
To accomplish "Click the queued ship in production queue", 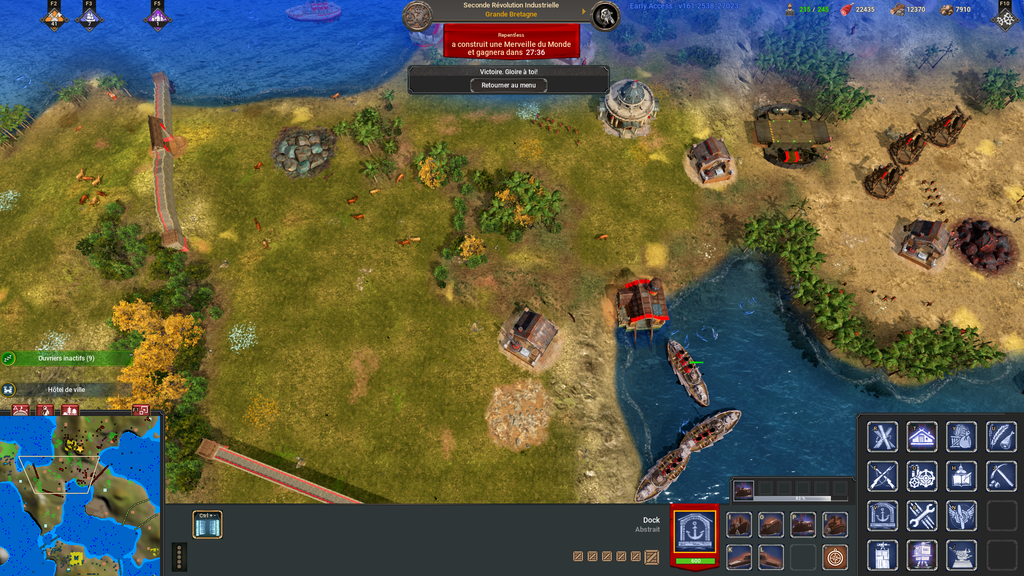I will [743, 490].
